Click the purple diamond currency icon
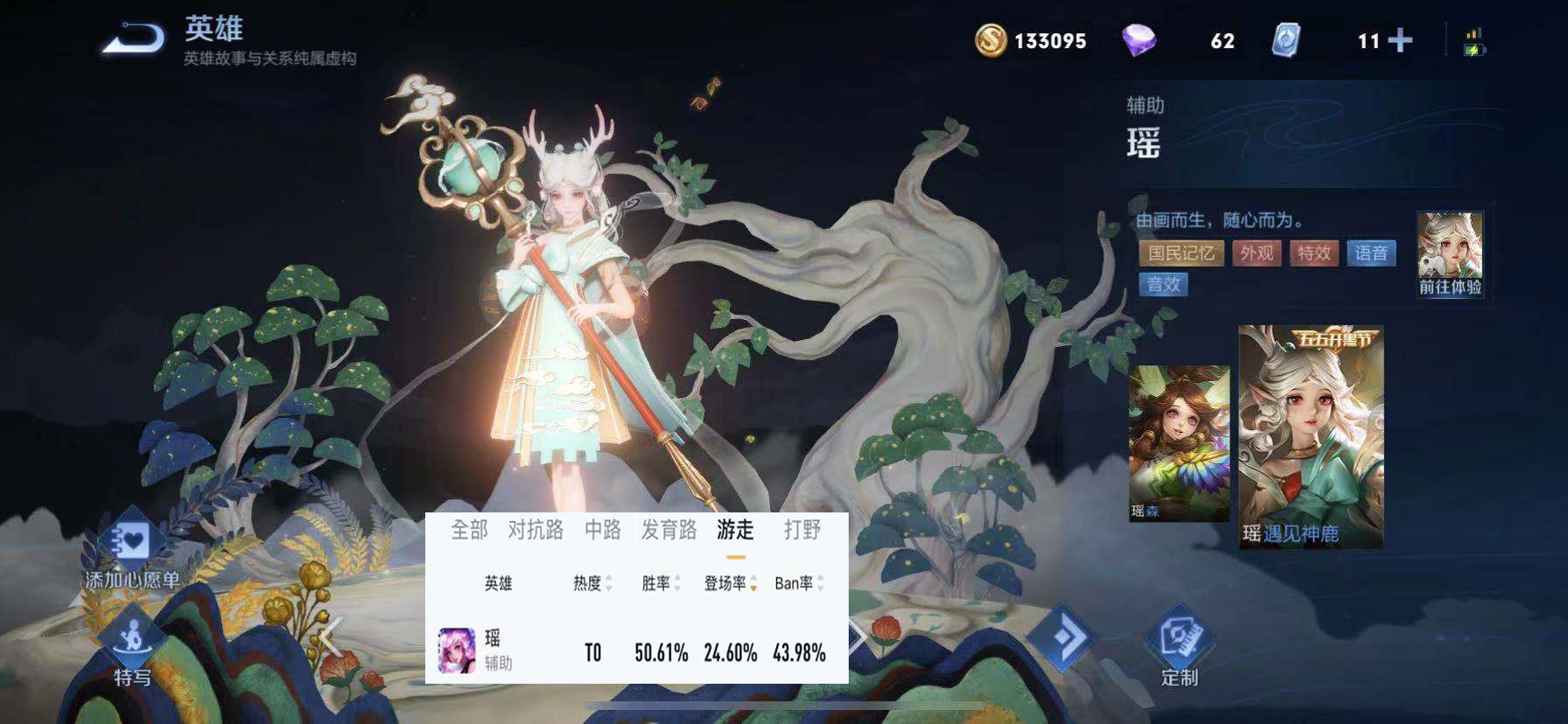 [x=1139, y=39]
